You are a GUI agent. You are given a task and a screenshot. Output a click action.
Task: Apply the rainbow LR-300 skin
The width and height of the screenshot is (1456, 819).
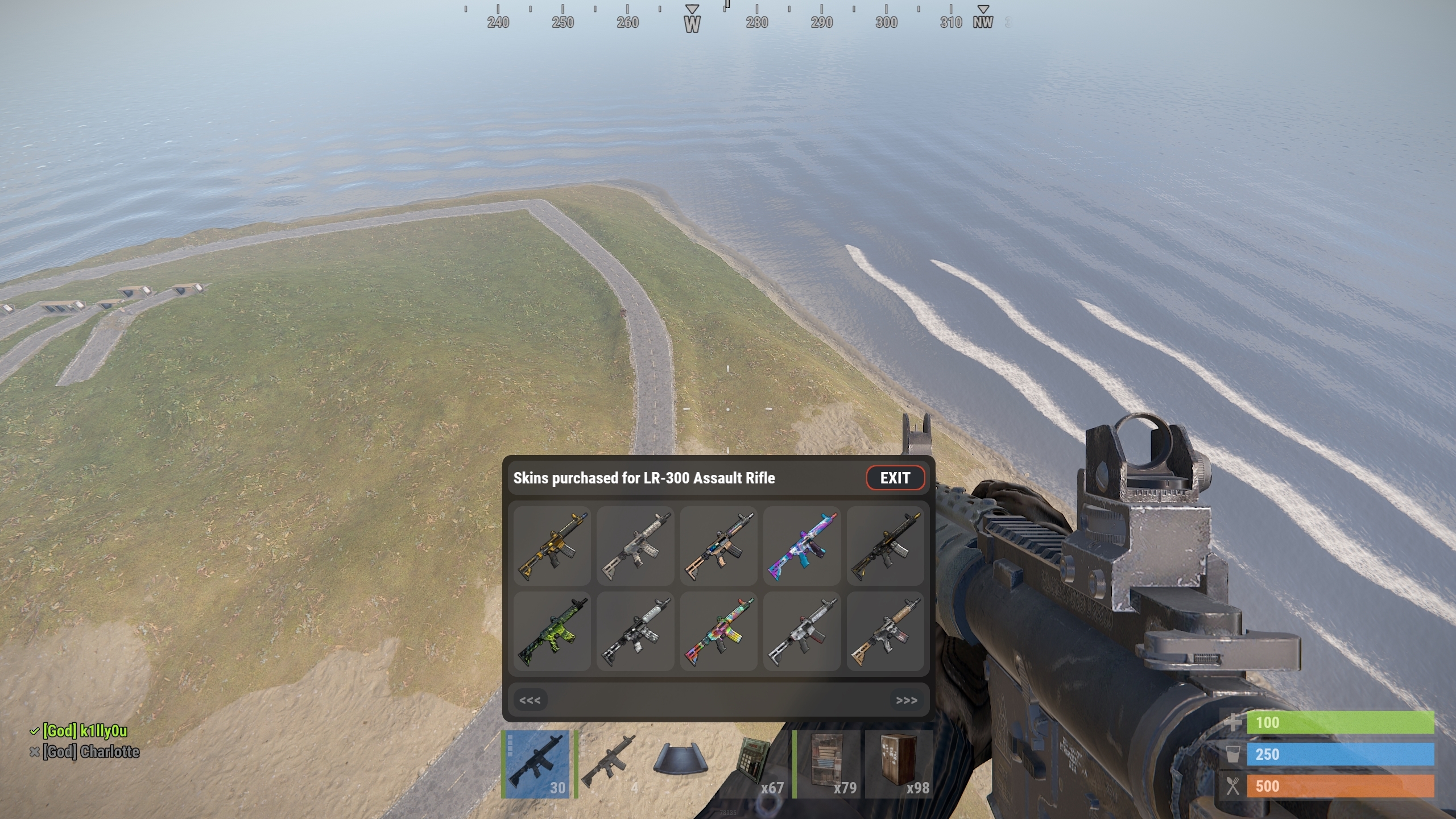click(718, 631)
